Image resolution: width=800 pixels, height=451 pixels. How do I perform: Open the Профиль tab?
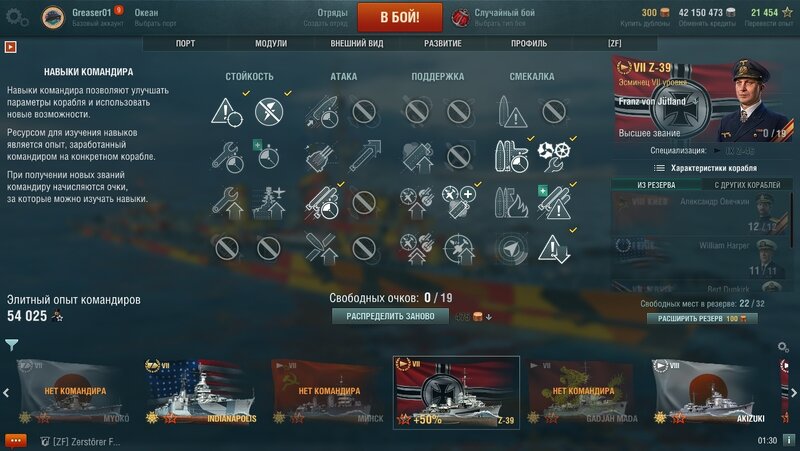528,44
